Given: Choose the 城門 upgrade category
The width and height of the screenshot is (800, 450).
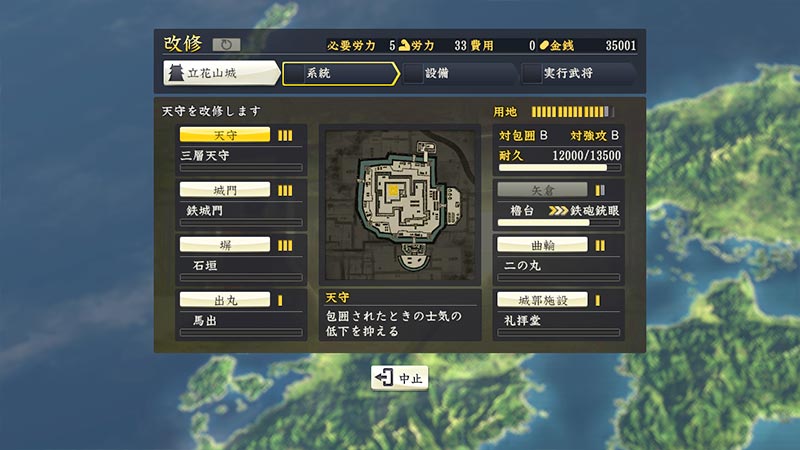Looking at the screenshot, I should click(x=224, y=189).
